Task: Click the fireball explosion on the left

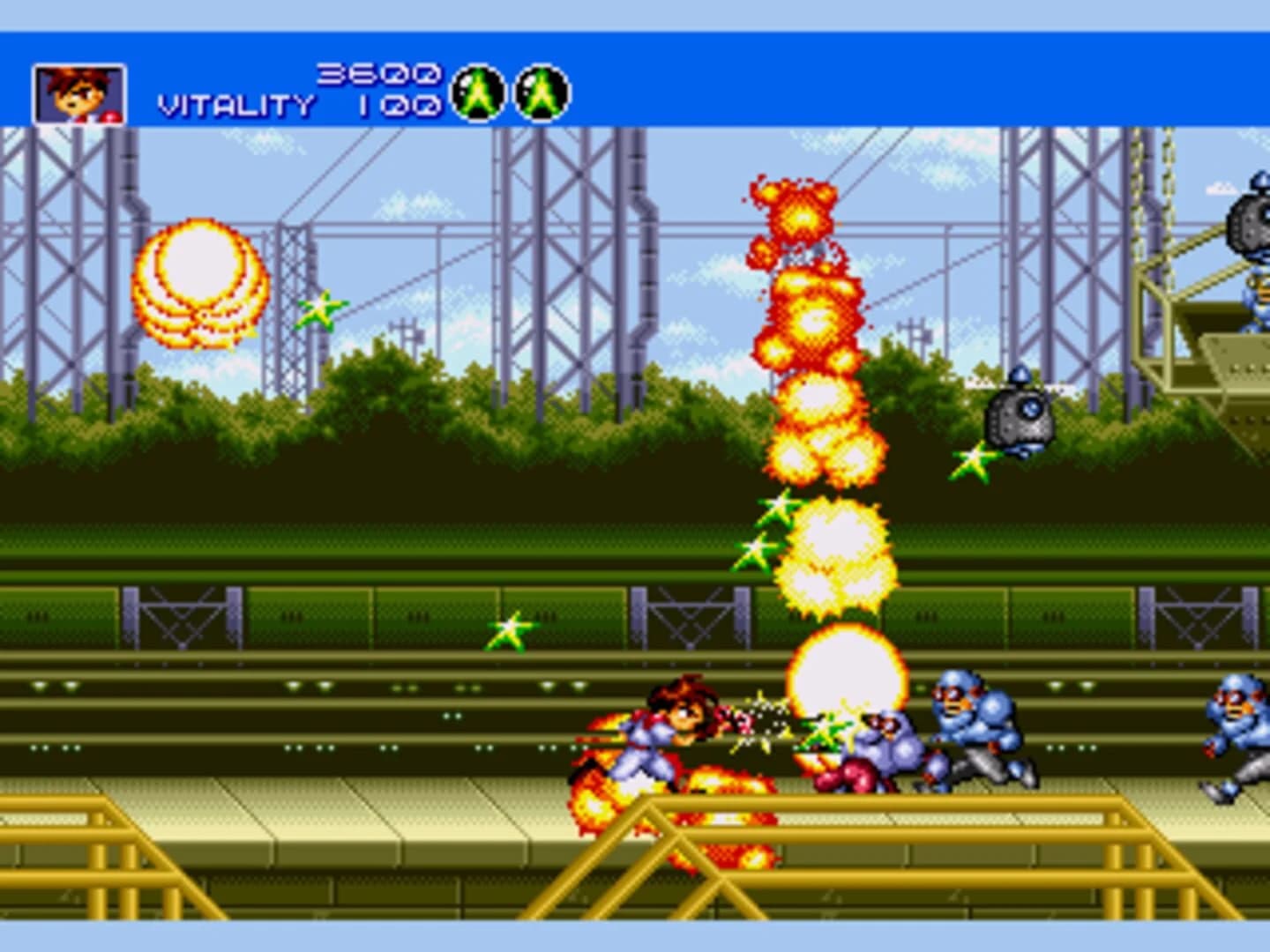Action: pos(198,282)
